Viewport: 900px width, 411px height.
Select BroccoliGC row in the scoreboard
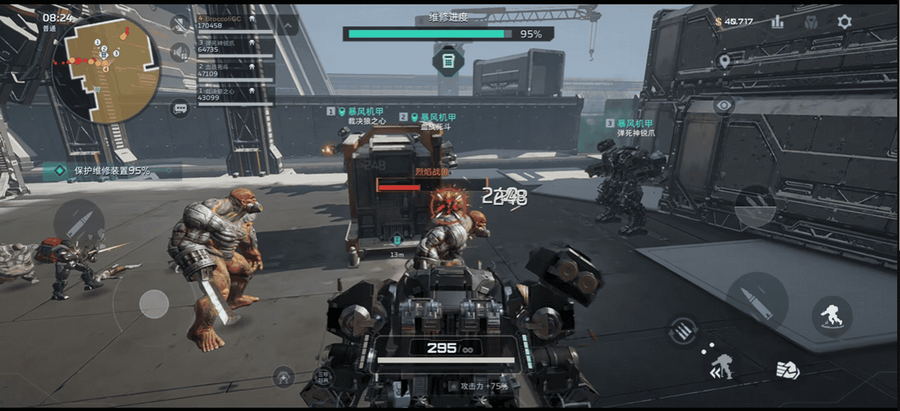tap(235, 22)
